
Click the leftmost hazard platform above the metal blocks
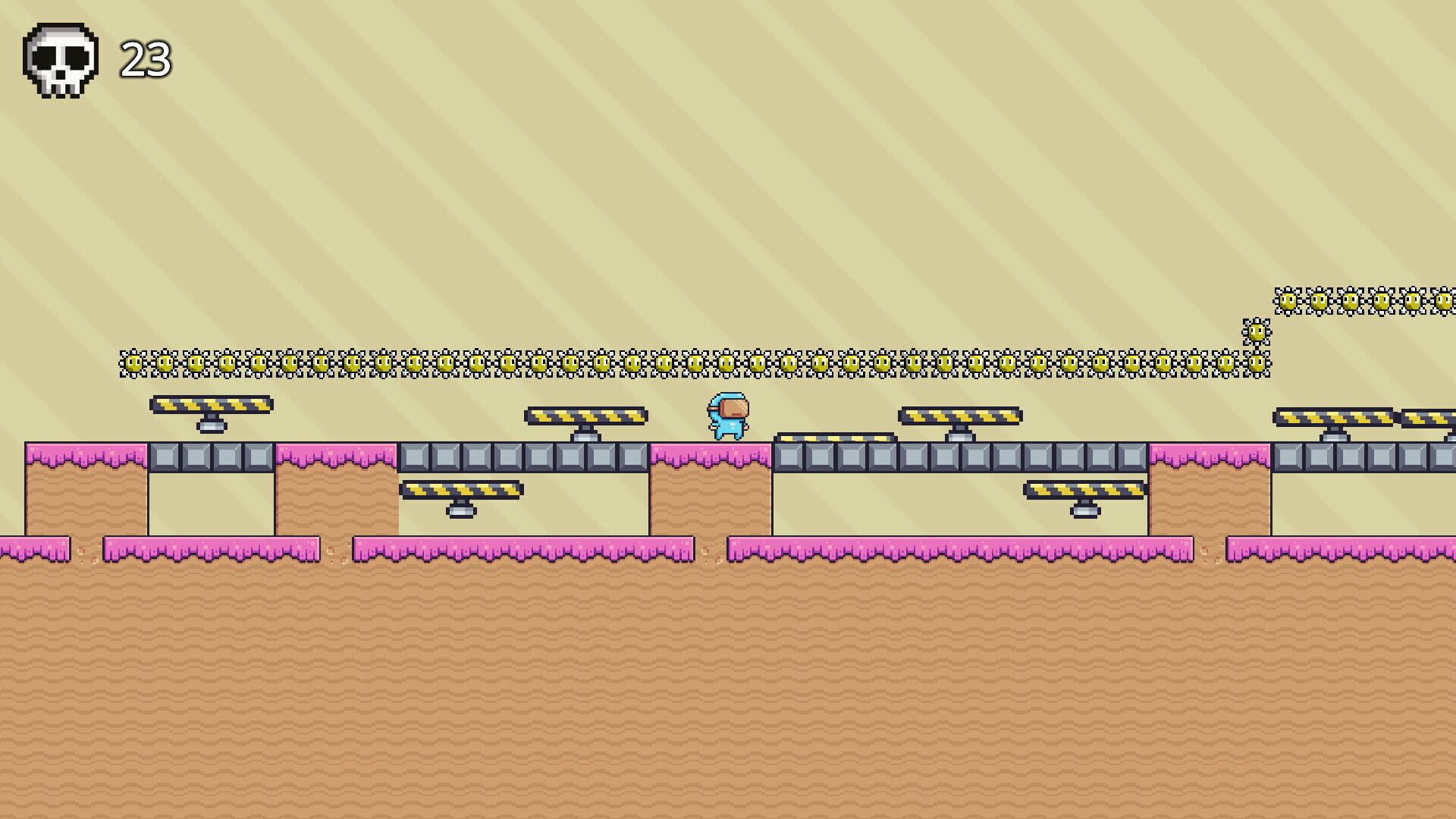click(x=211, y=406)
